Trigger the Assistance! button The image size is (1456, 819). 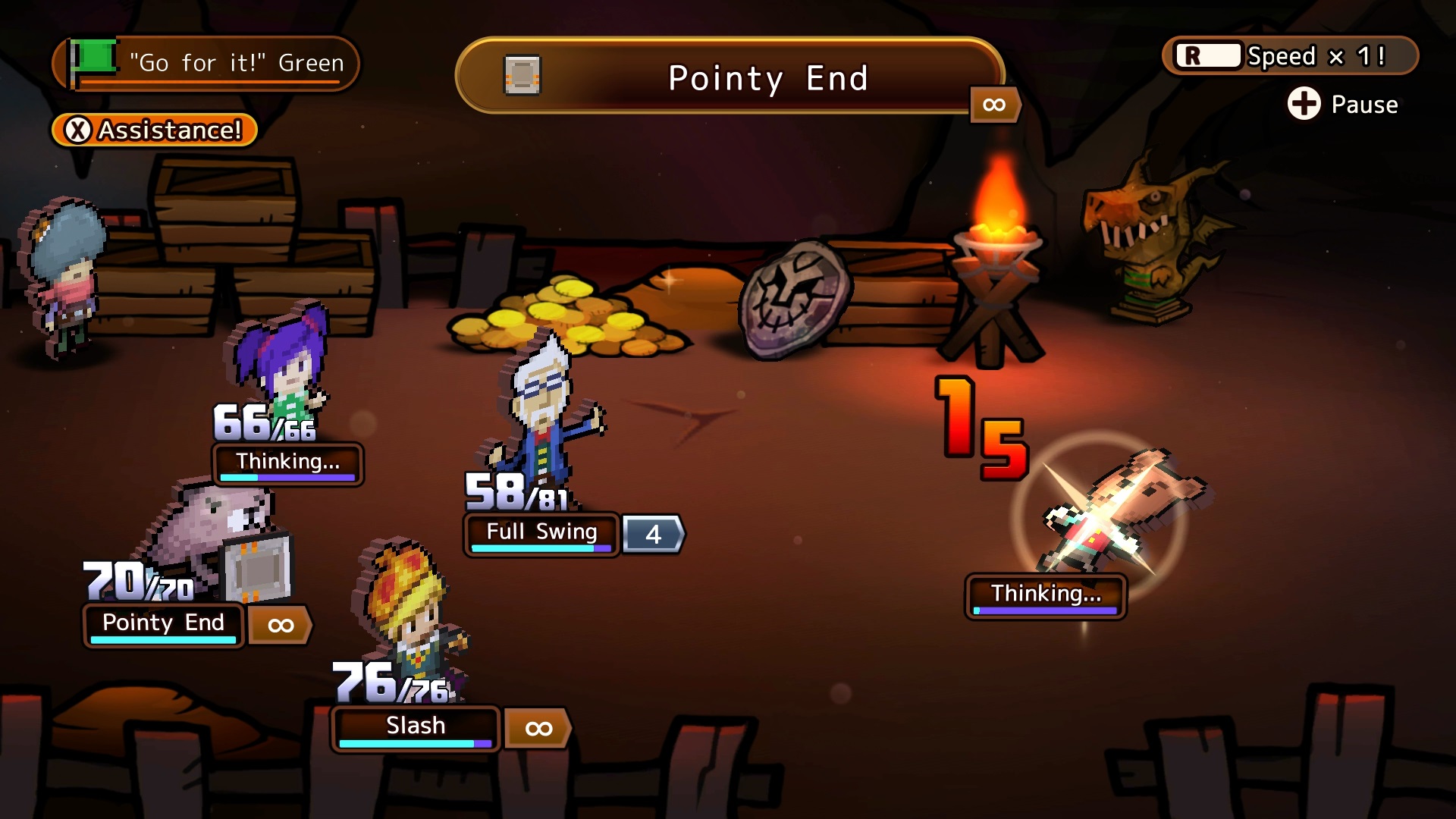[x=155, y=130]
